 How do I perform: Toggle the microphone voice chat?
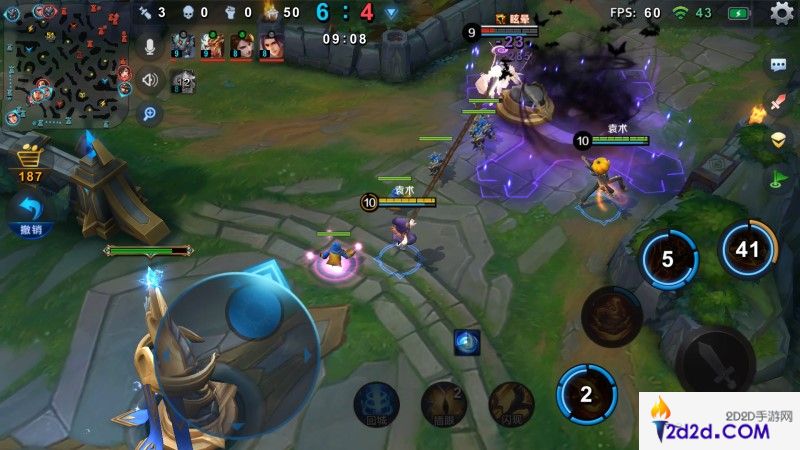coord(151,46)
